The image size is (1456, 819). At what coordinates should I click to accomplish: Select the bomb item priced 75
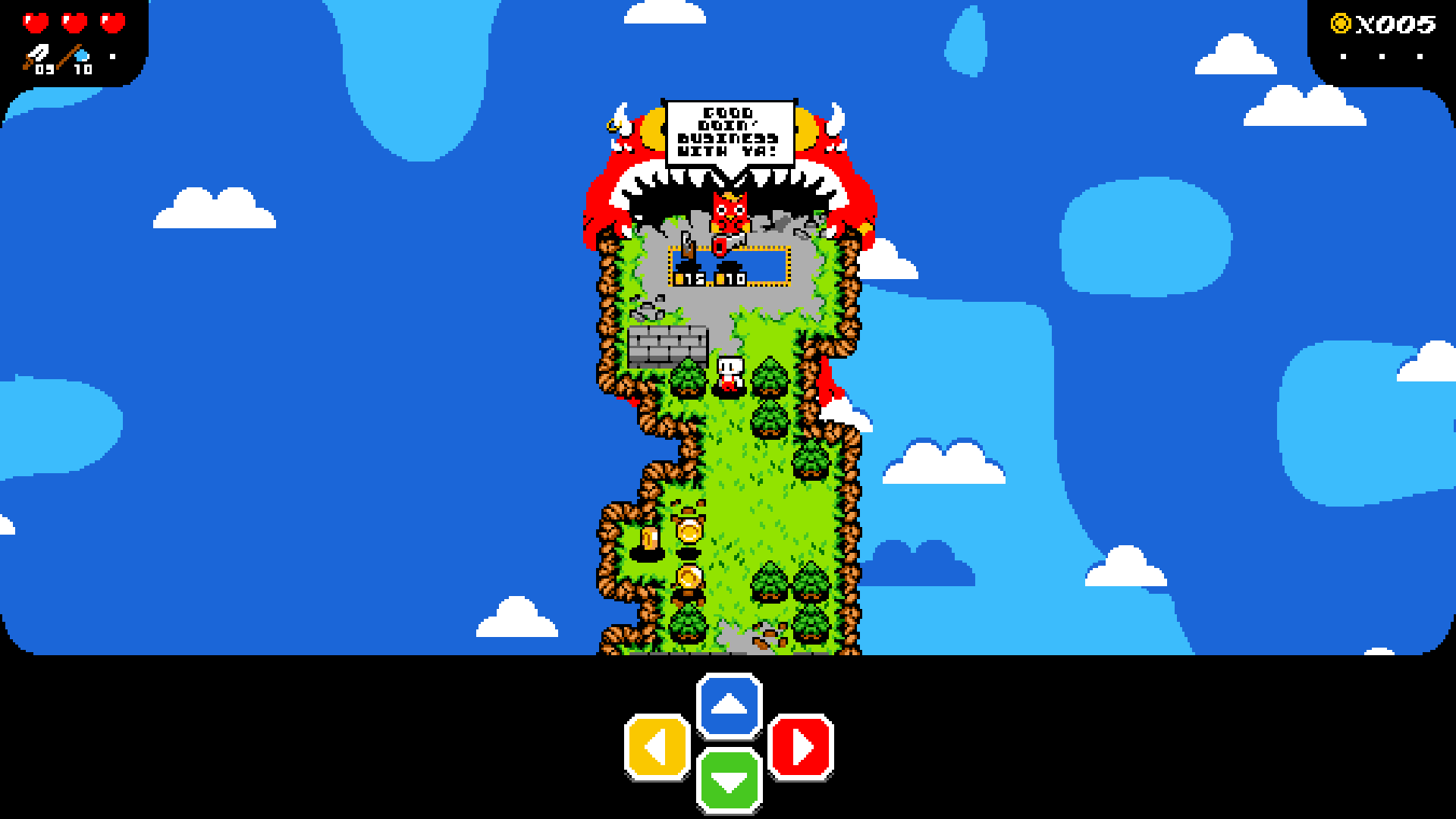(689, 267)
